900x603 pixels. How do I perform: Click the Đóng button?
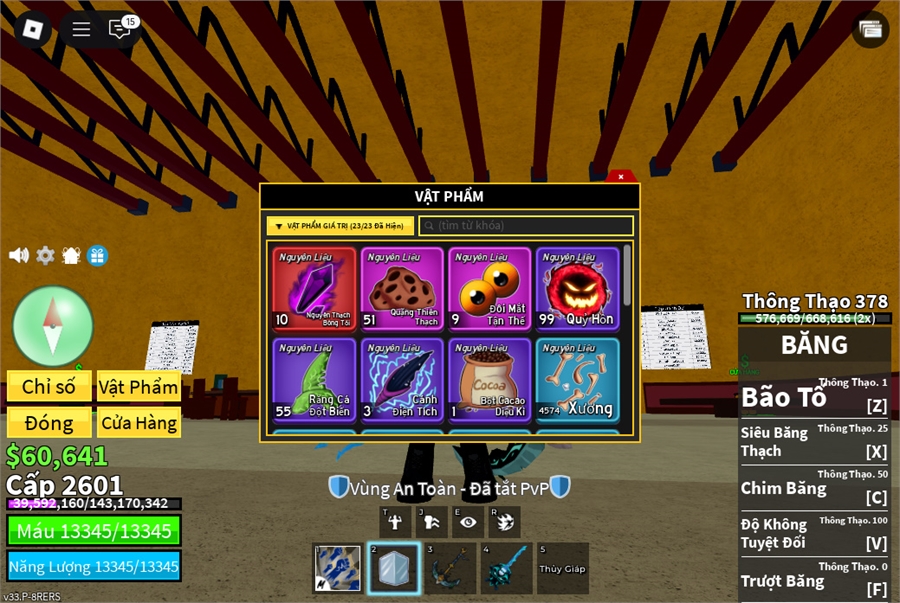(x=49, y=422)
